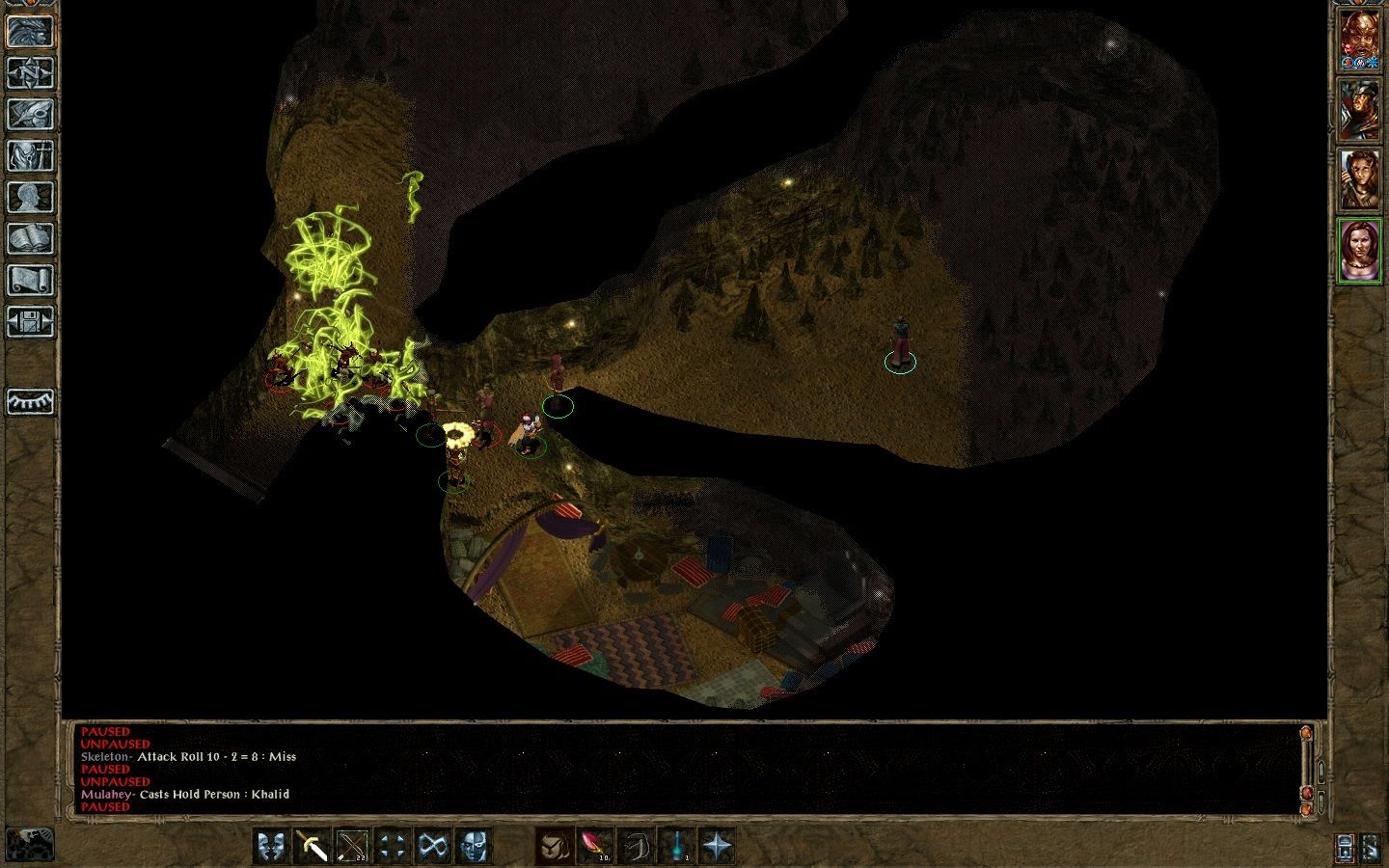
Task: Open the inventory screen with the ankh icon
Action: coord(30,155)
